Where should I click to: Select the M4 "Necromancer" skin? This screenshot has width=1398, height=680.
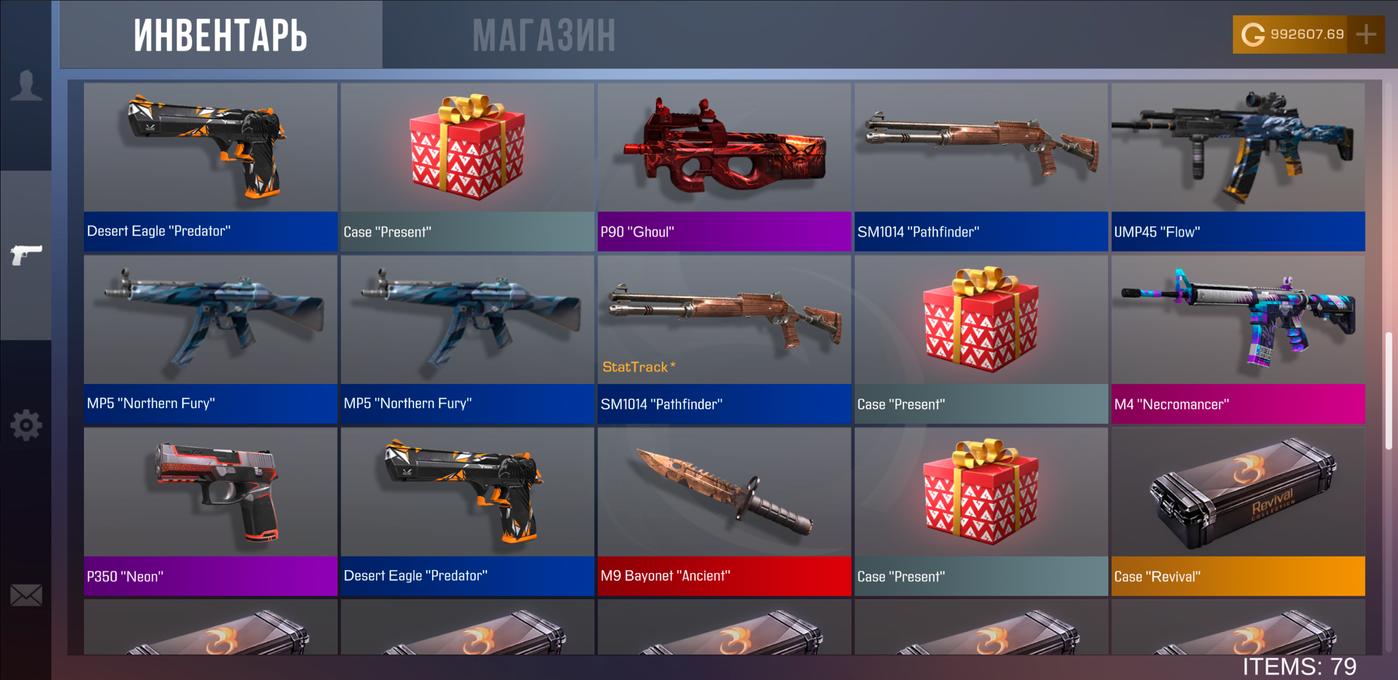pyautogui.click(x=1238, y=338)
